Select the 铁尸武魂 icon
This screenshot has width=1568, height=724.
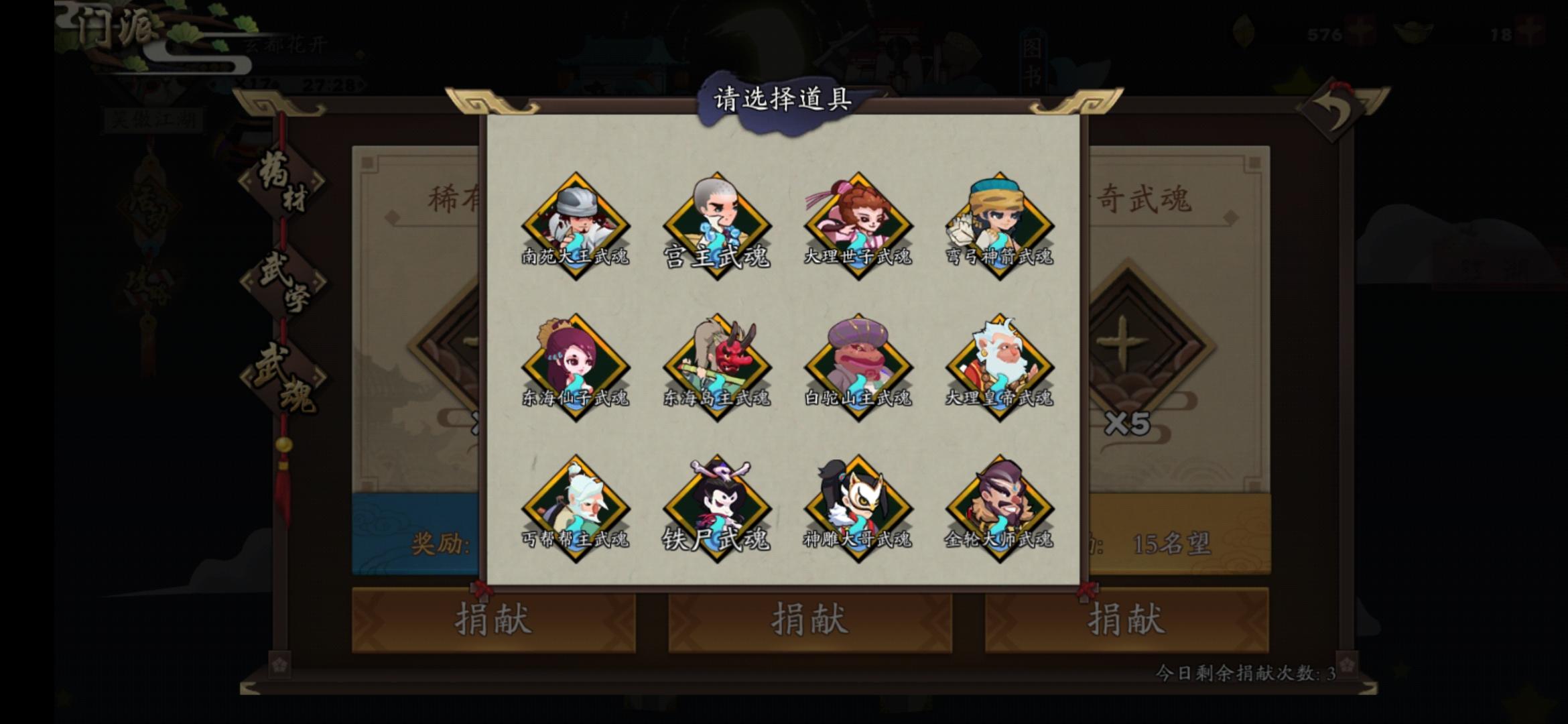click(x=716, y=508)
